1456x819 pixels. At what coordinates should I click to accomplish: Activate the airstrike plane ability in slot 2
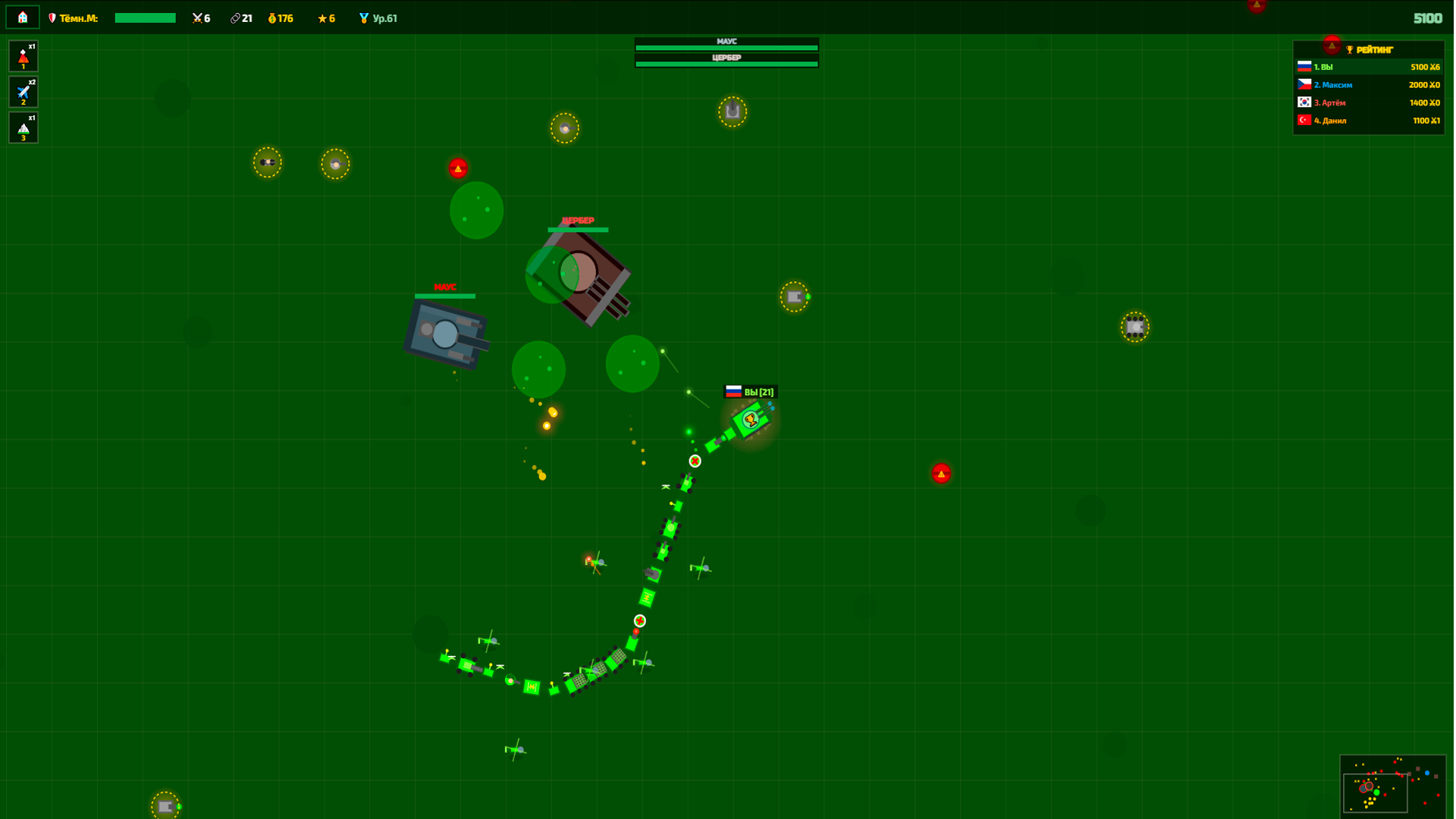23,91
